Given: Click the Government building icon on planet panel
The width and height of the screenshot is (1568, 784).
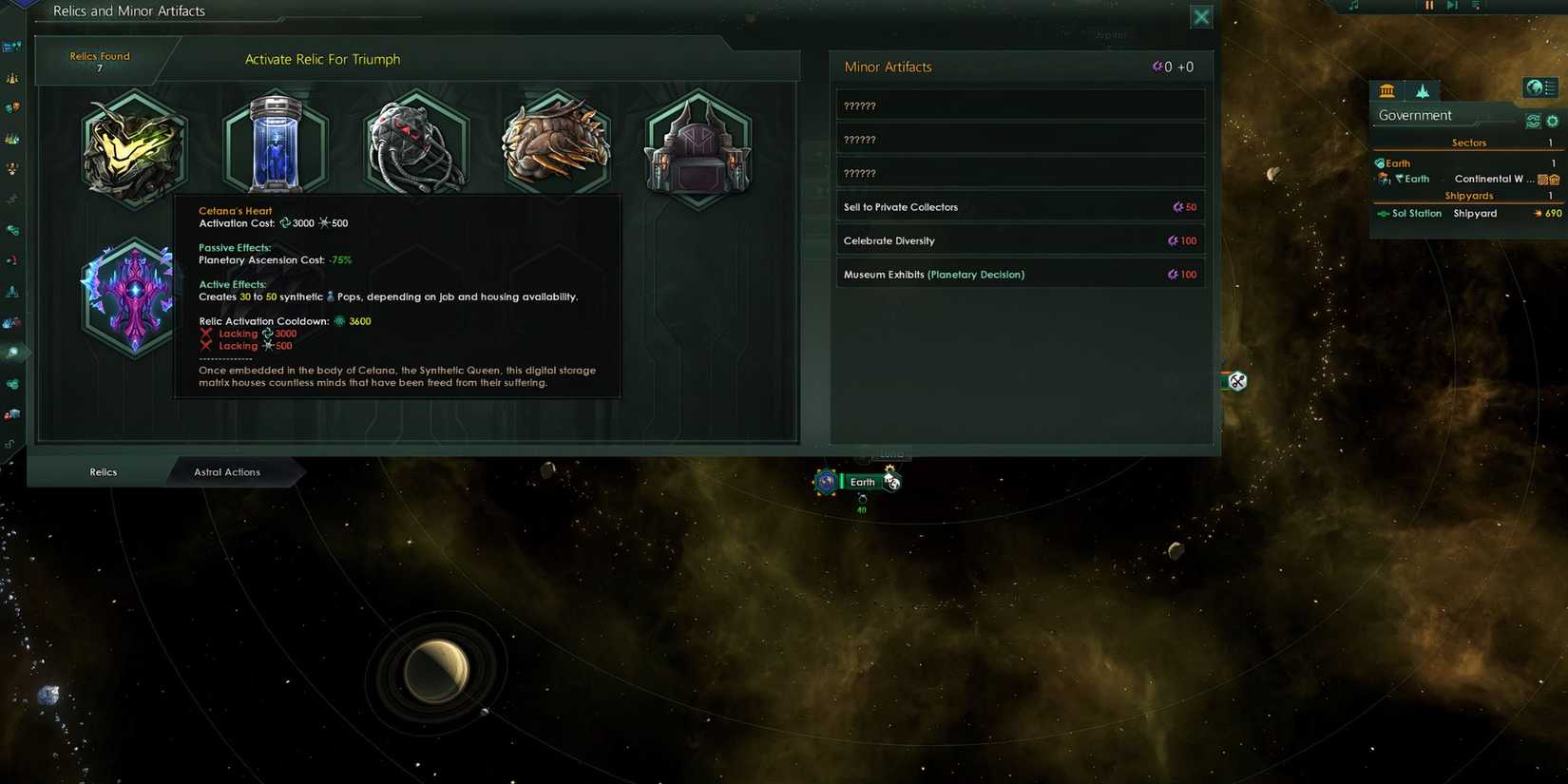Looking at the screenshot, I should click(1386, 90).
